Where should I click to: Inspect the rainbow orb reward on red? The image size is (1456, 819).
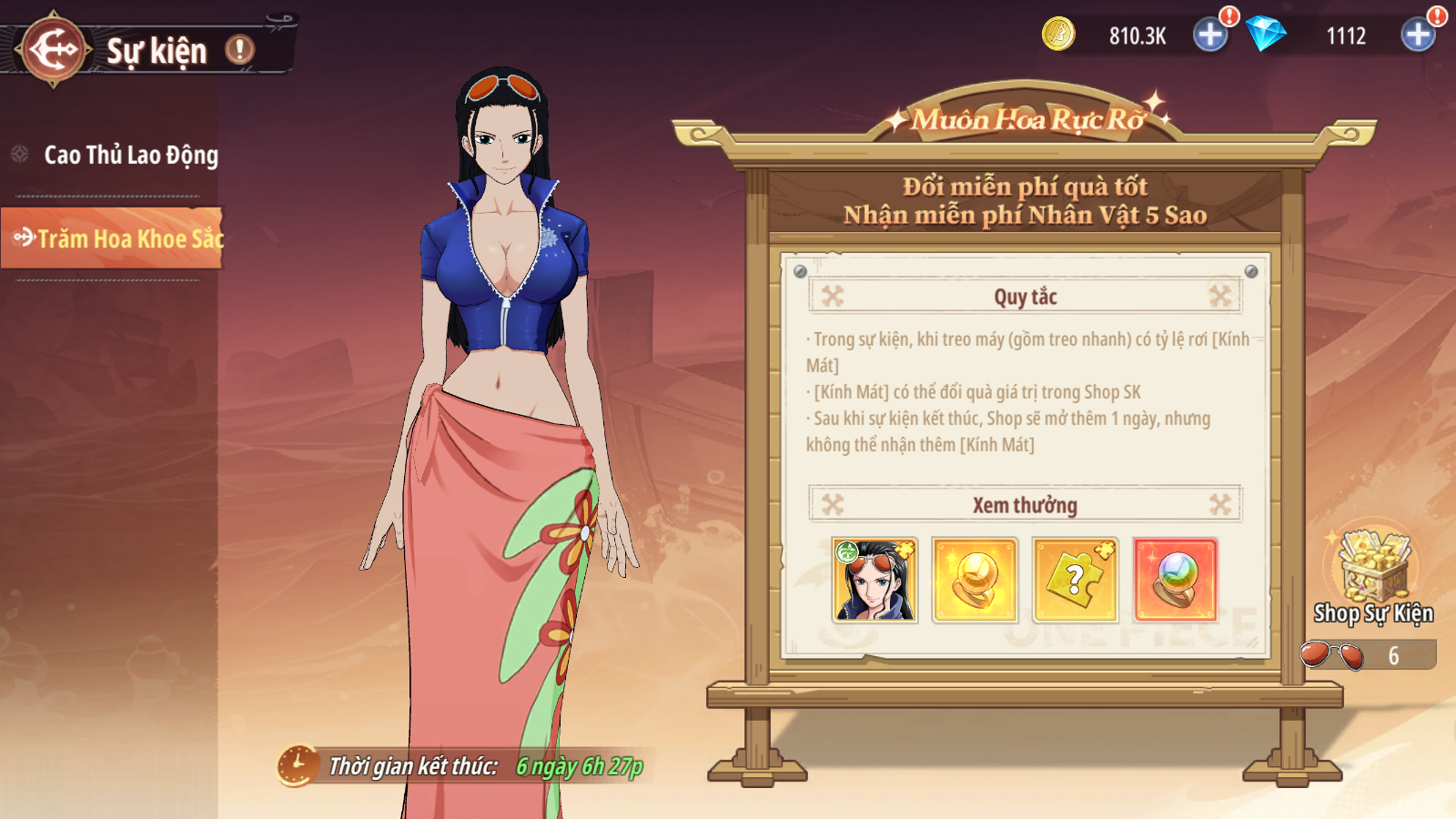click(1175, 580)
